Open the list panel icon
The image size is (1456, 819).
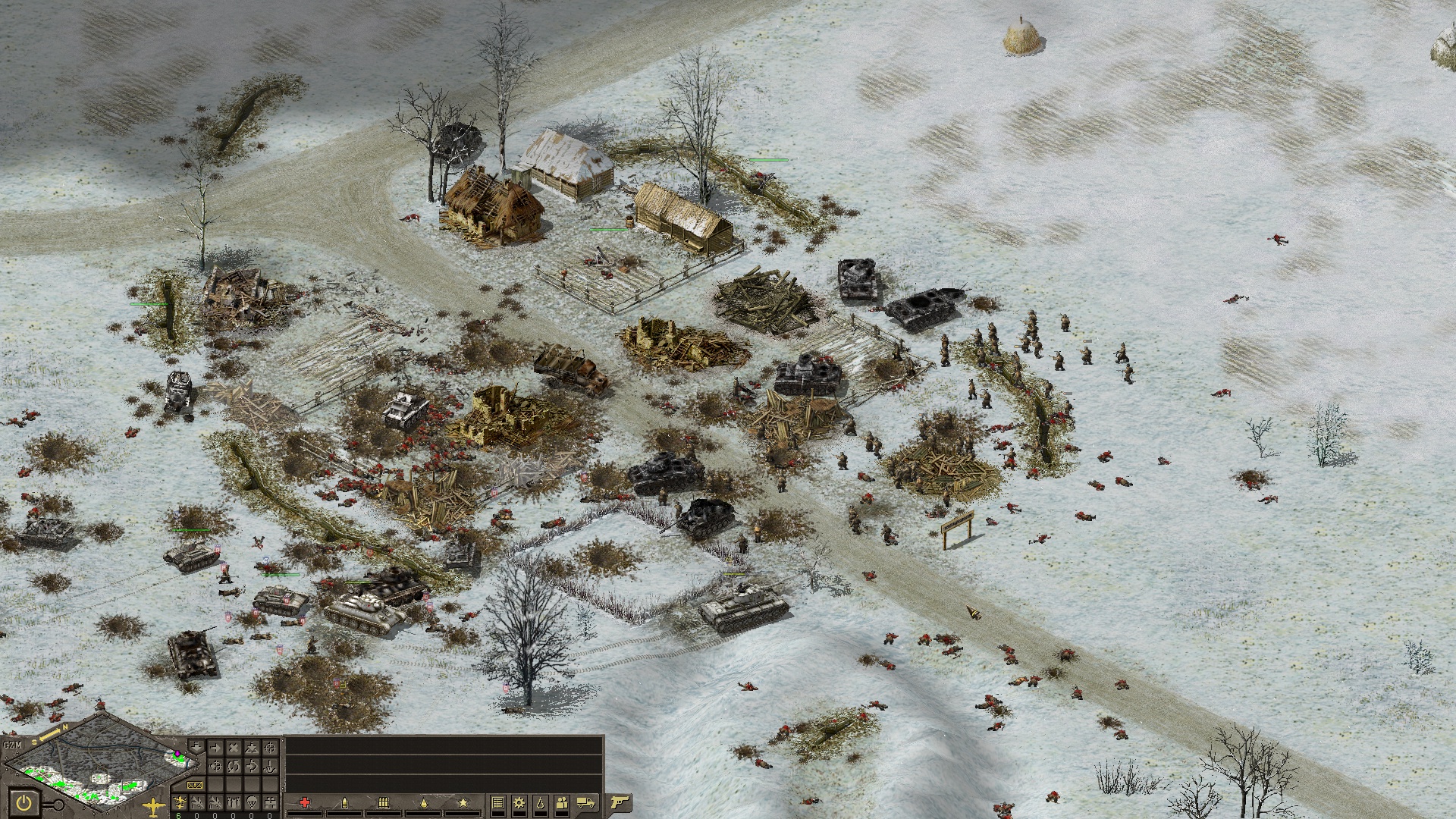click(498, 803)
